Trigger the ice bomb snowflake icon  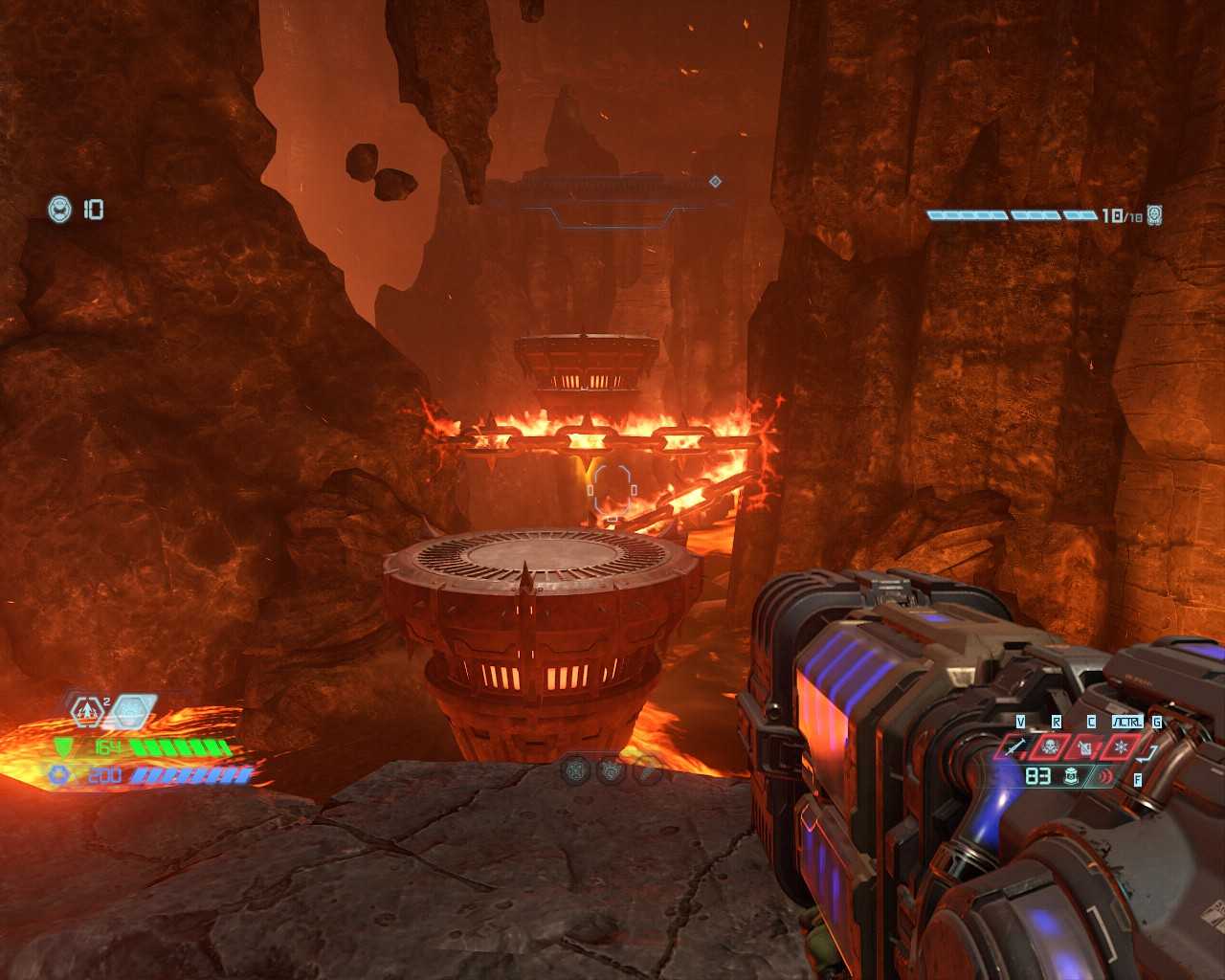click(1121, 746)
